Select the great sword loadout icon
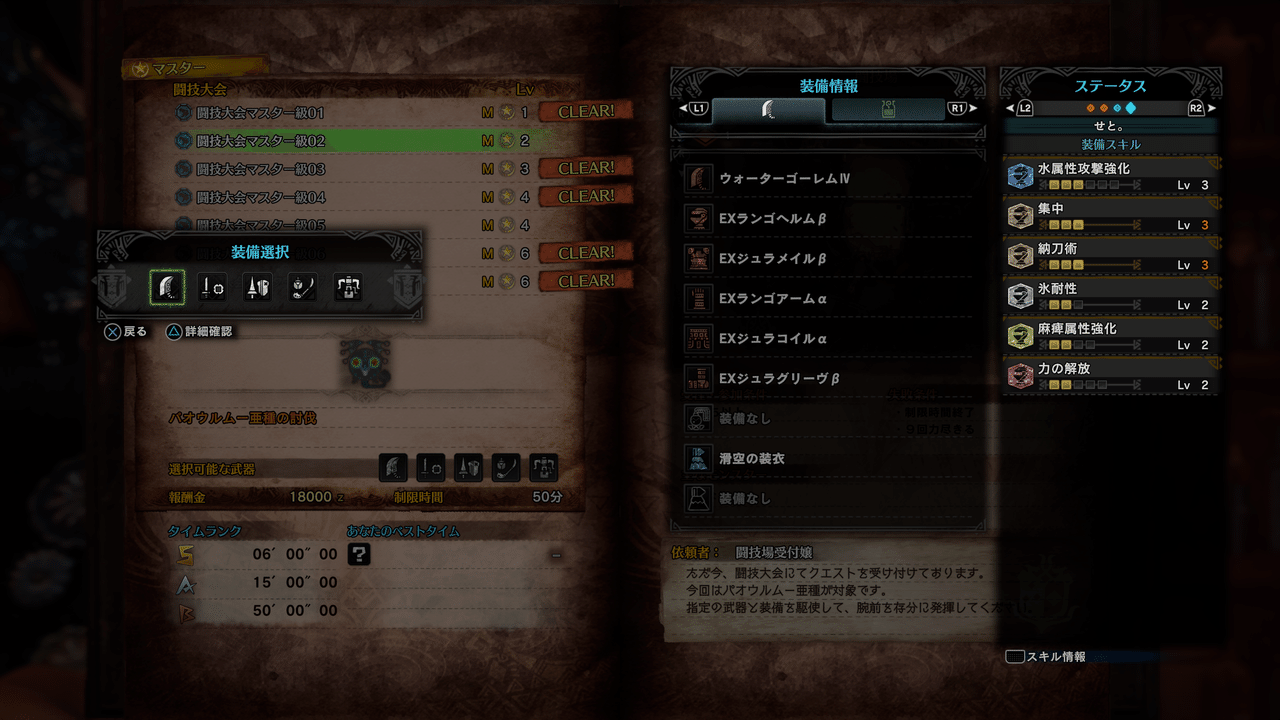1280x720 pixels. 166,287
